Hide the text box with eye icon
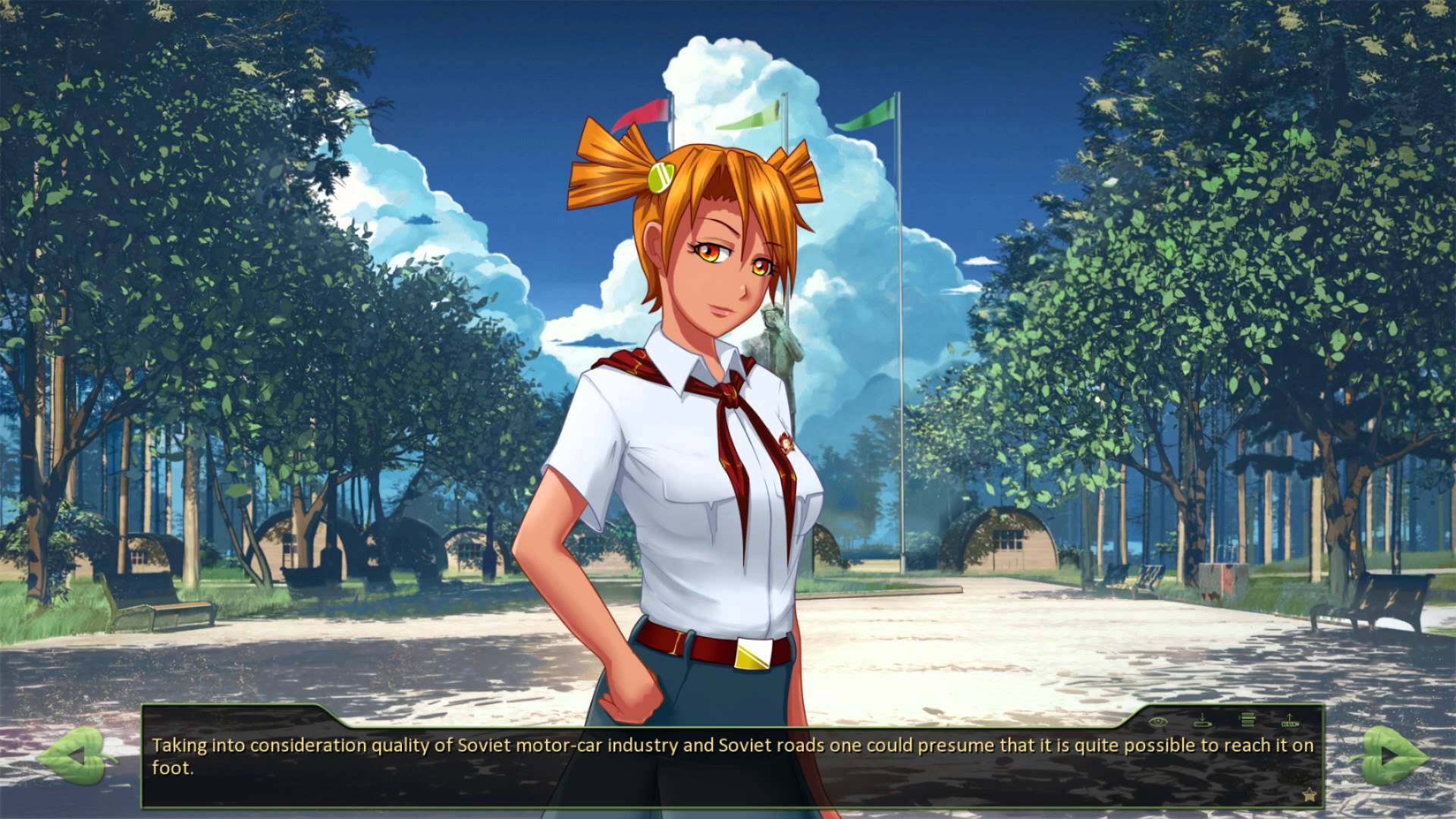The width and height of the screenshot is (1456, 819). (1157, 720)
